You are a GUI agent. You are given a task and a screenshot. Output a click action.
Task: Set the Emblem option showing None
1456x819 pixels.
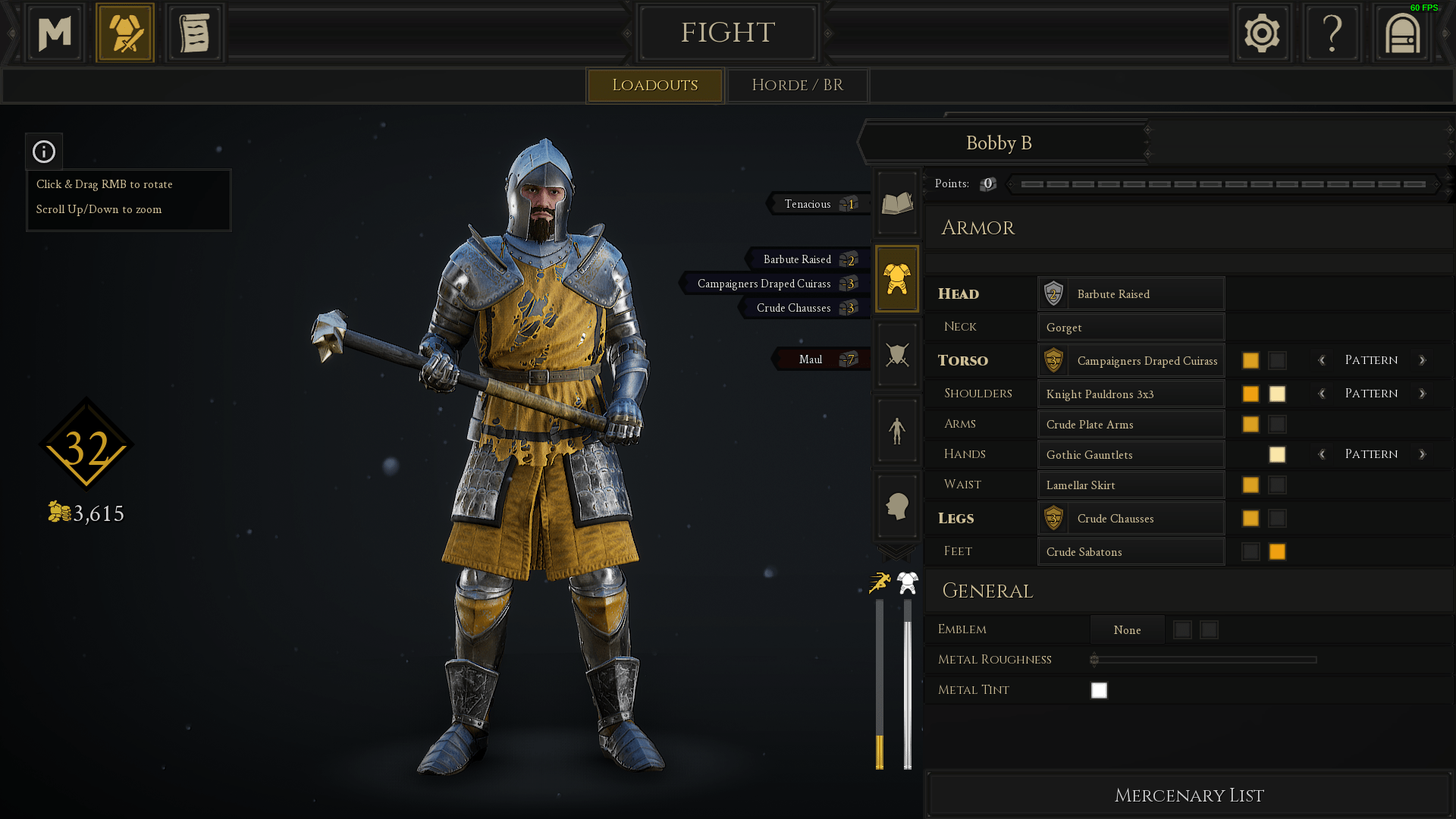pos(1127,629)
